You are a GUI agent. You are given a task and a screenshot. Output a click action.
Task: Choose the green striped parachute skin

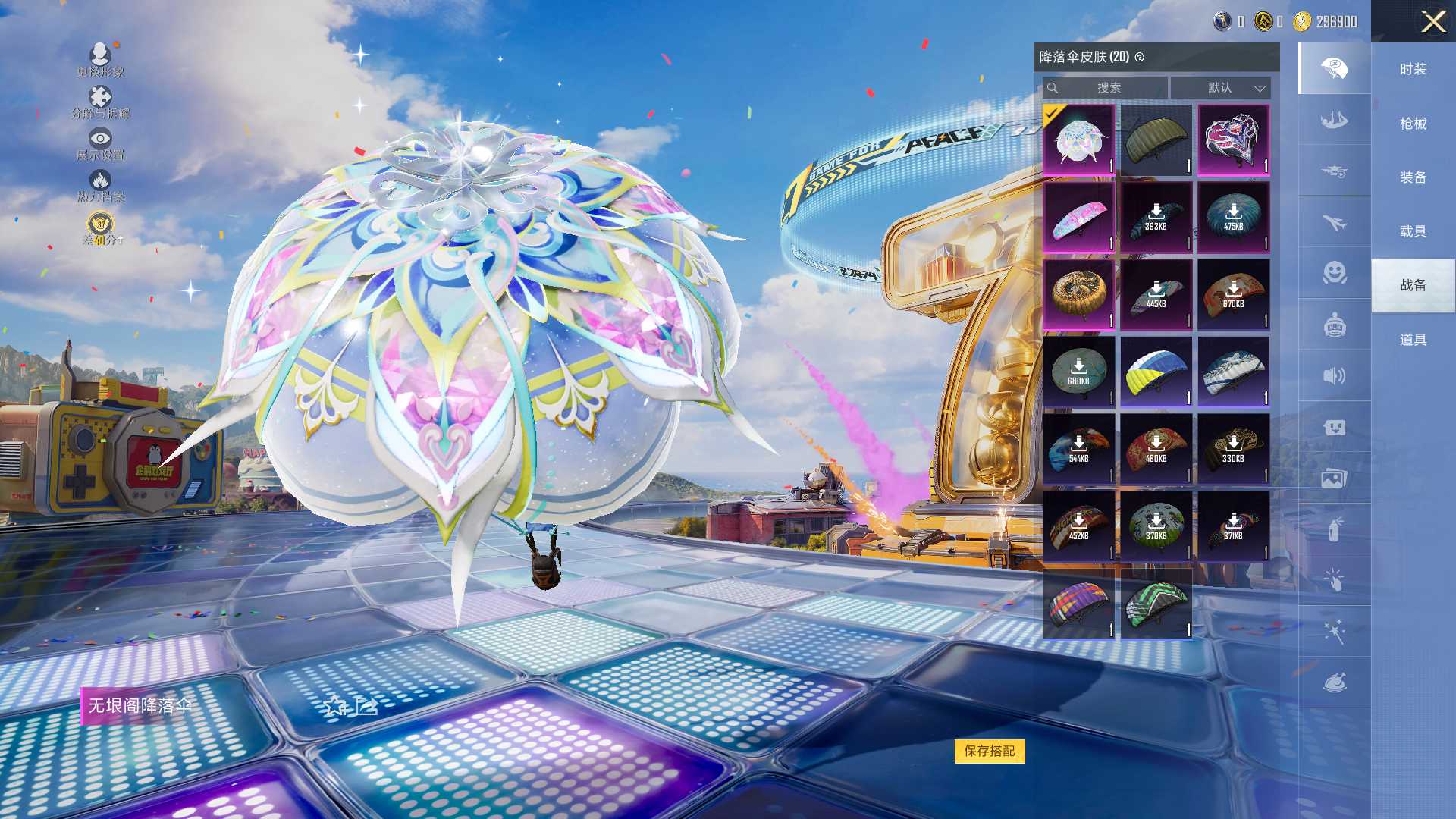[1156, 604]
